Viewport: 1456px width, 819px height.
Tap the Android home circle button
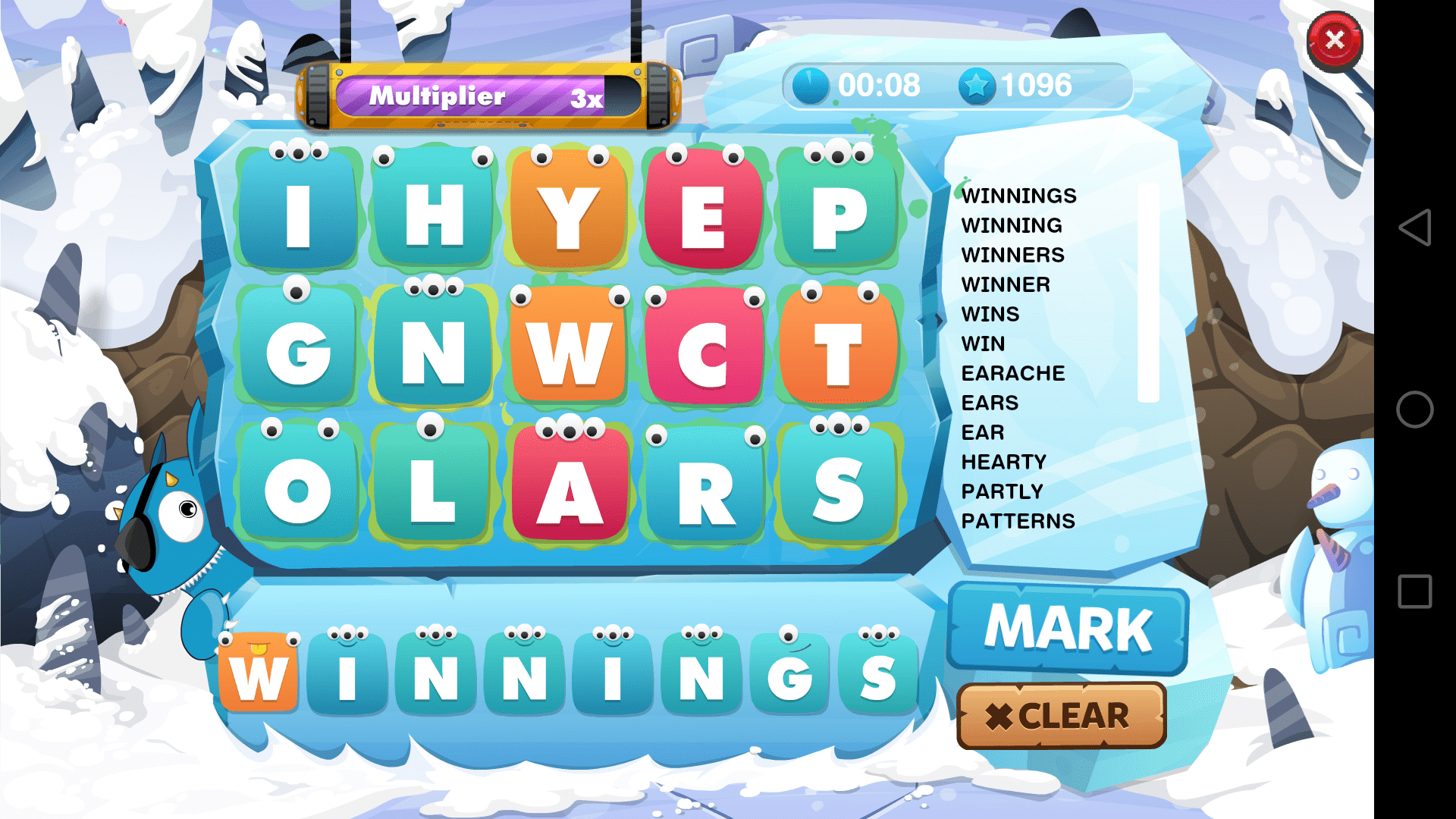pyautogui.click(x=1414, y=409)
